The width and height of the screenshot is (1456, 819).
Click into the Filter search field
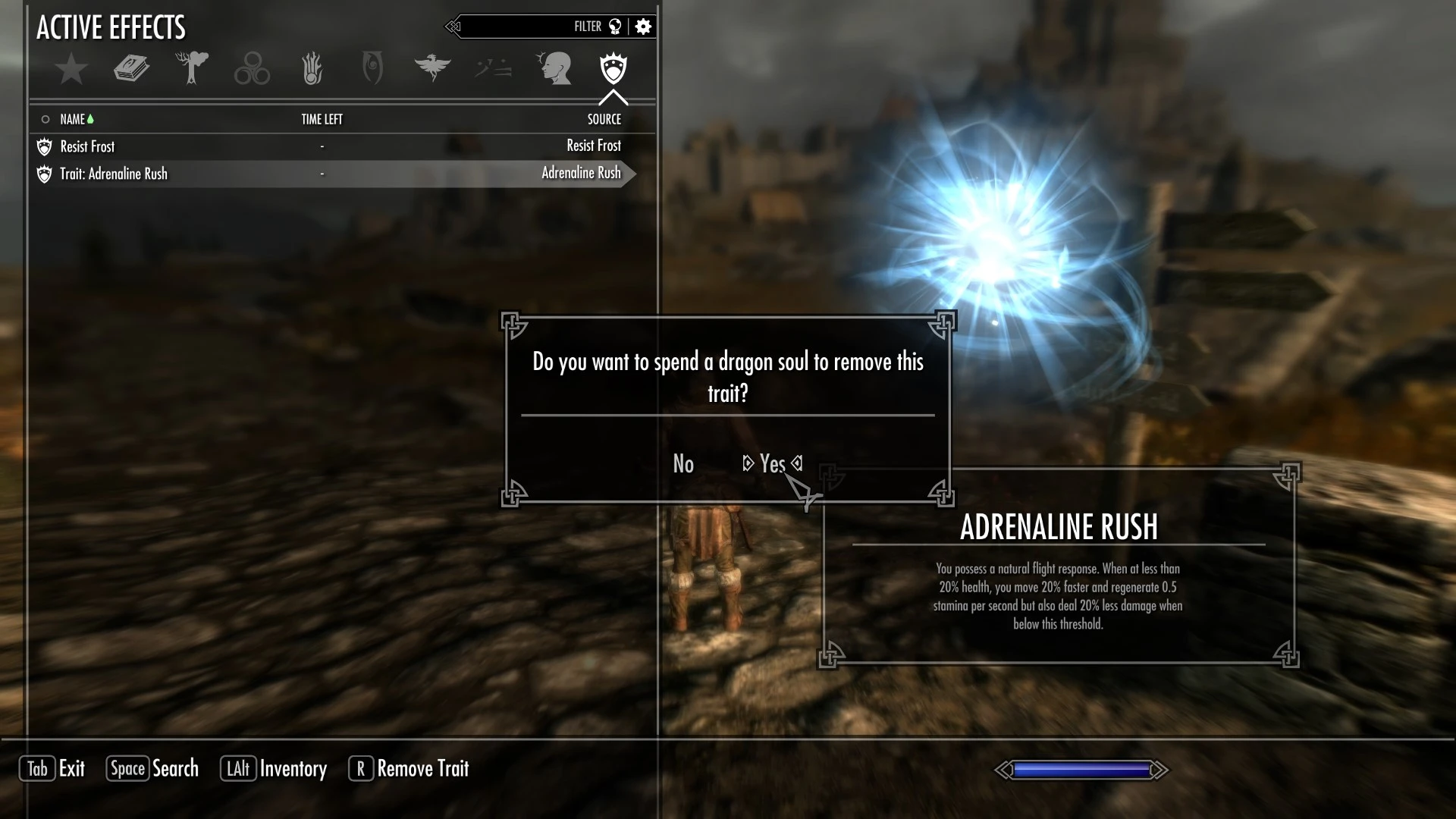tap(516, 27)
